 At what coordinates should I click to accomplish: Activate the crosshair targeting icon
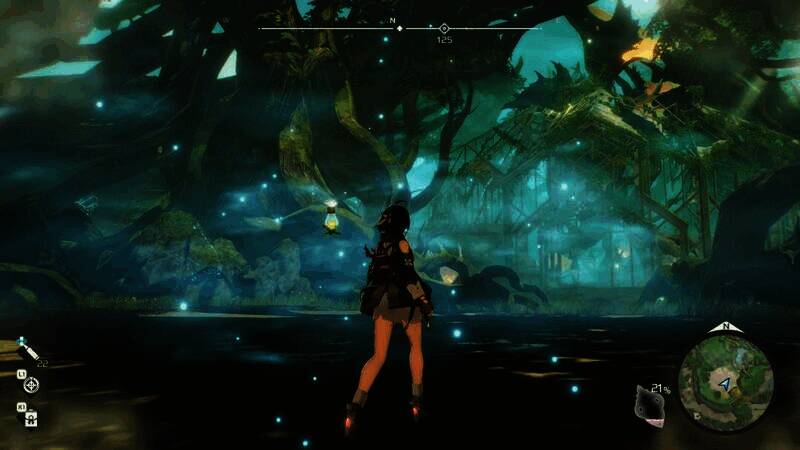pos(31,384)
